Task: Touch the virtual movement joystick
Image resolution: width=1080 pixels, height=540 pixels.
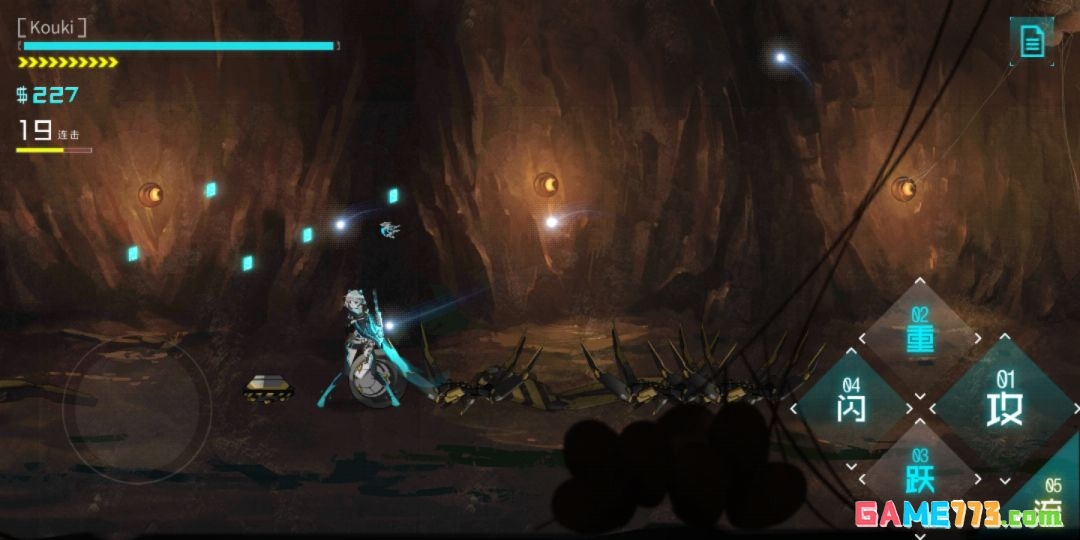Action: click(x=137, y=411)
